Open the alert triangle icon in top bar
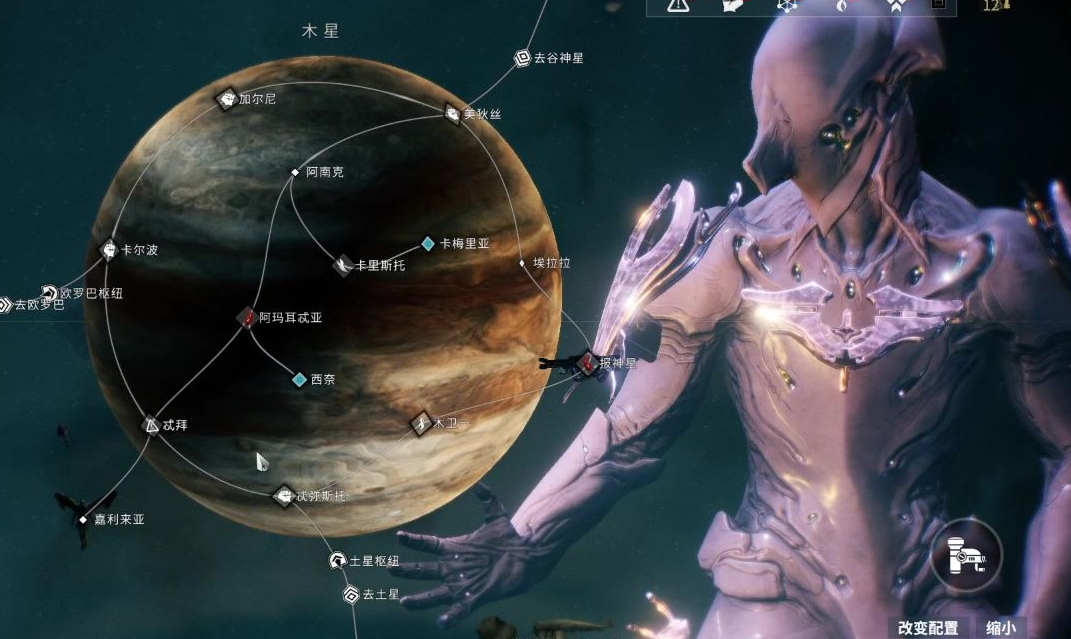Viewport: 1071px width, 639px height. pyautogui.click(x=679, y=5)
